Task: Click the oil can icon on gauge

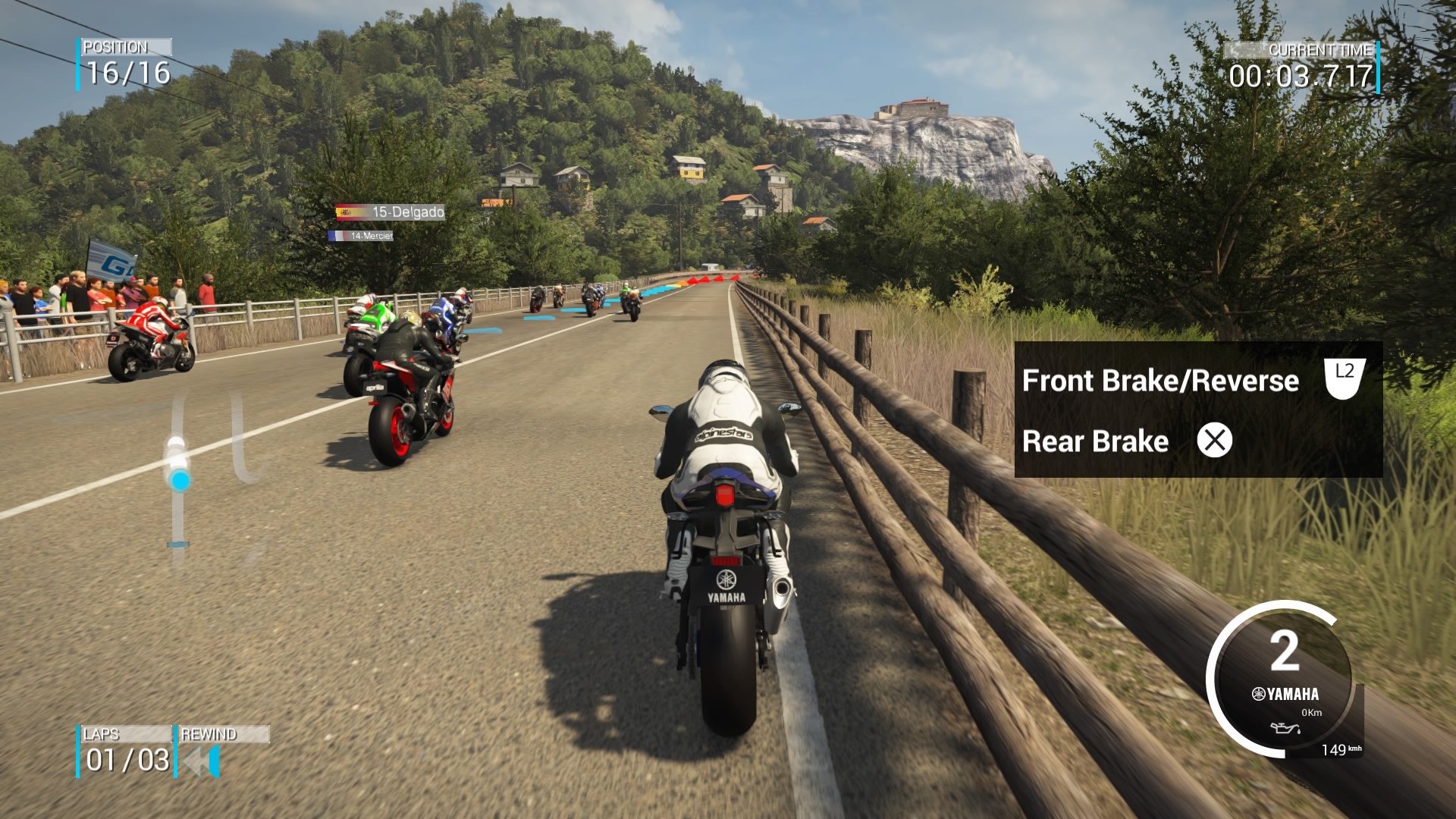Action: tap(1286, 729)
